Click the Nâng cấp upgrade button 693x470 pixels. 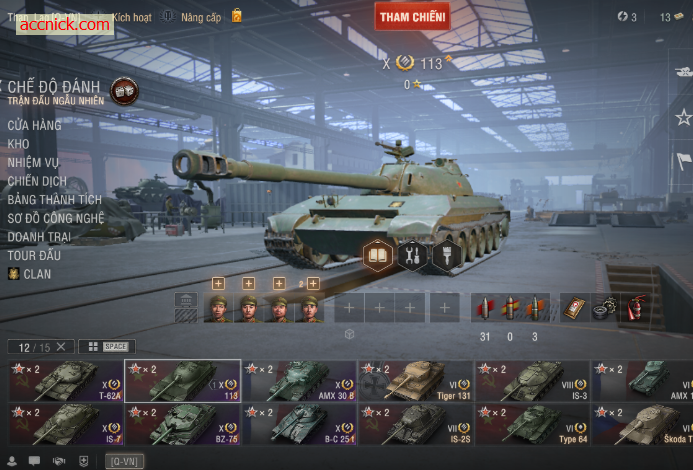[200, 17]
